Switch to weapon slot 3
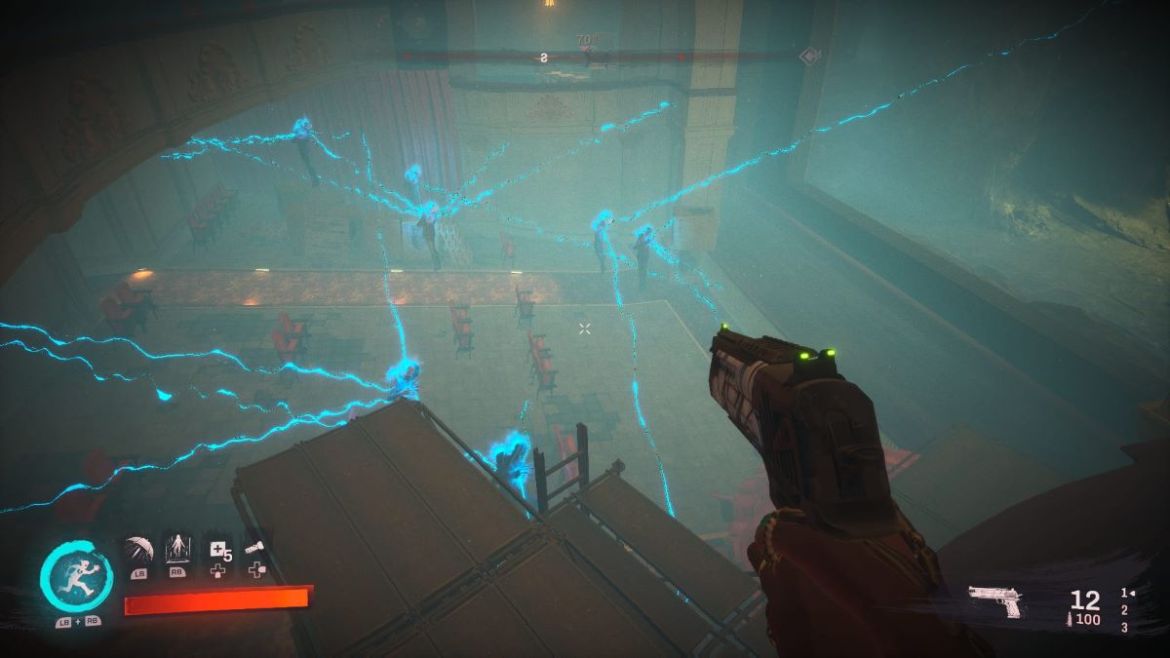 pos(1124,627)
